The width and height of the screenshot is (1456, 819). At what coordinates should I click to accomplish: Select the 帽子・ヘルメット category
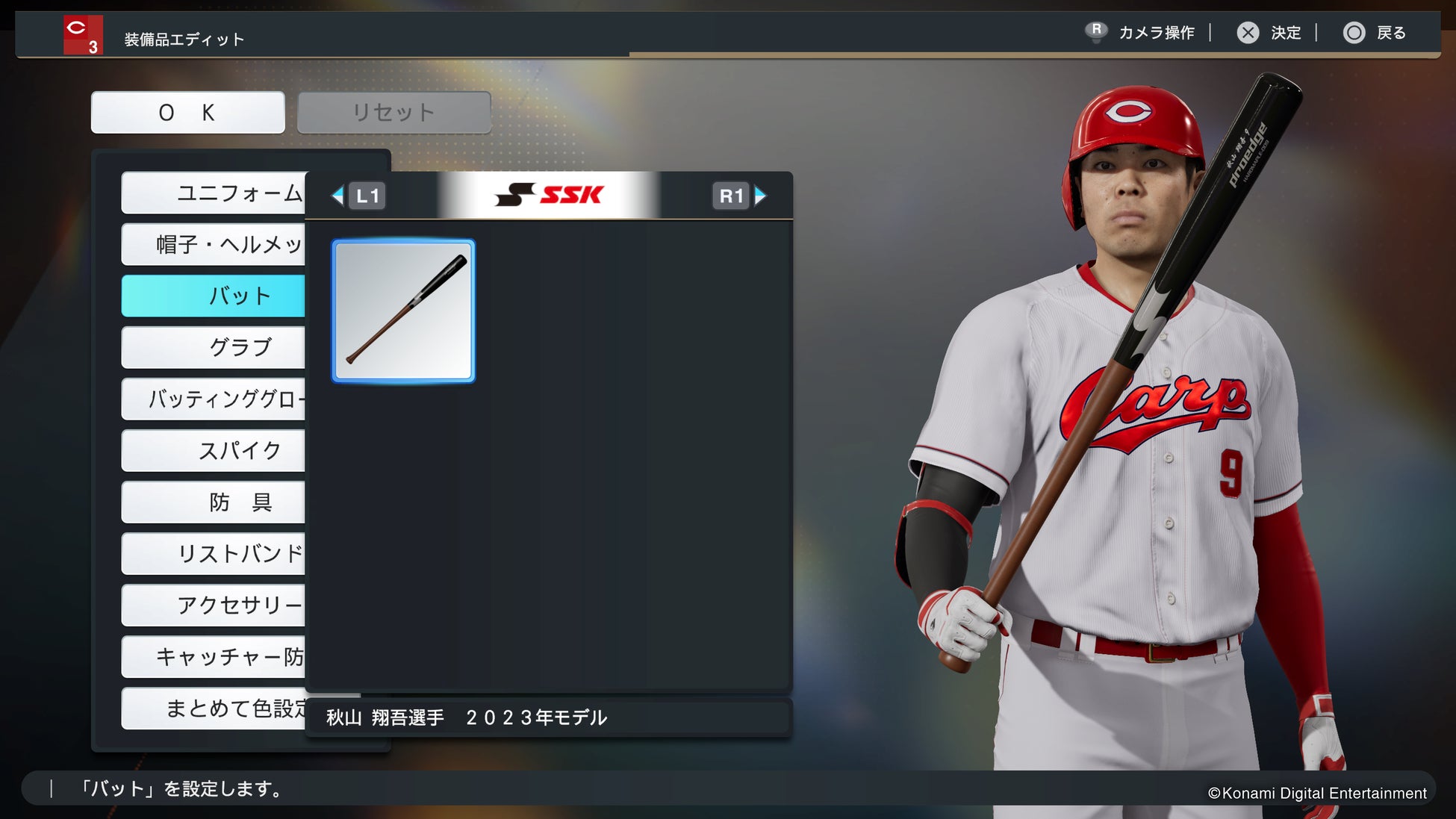coord(214,245)
